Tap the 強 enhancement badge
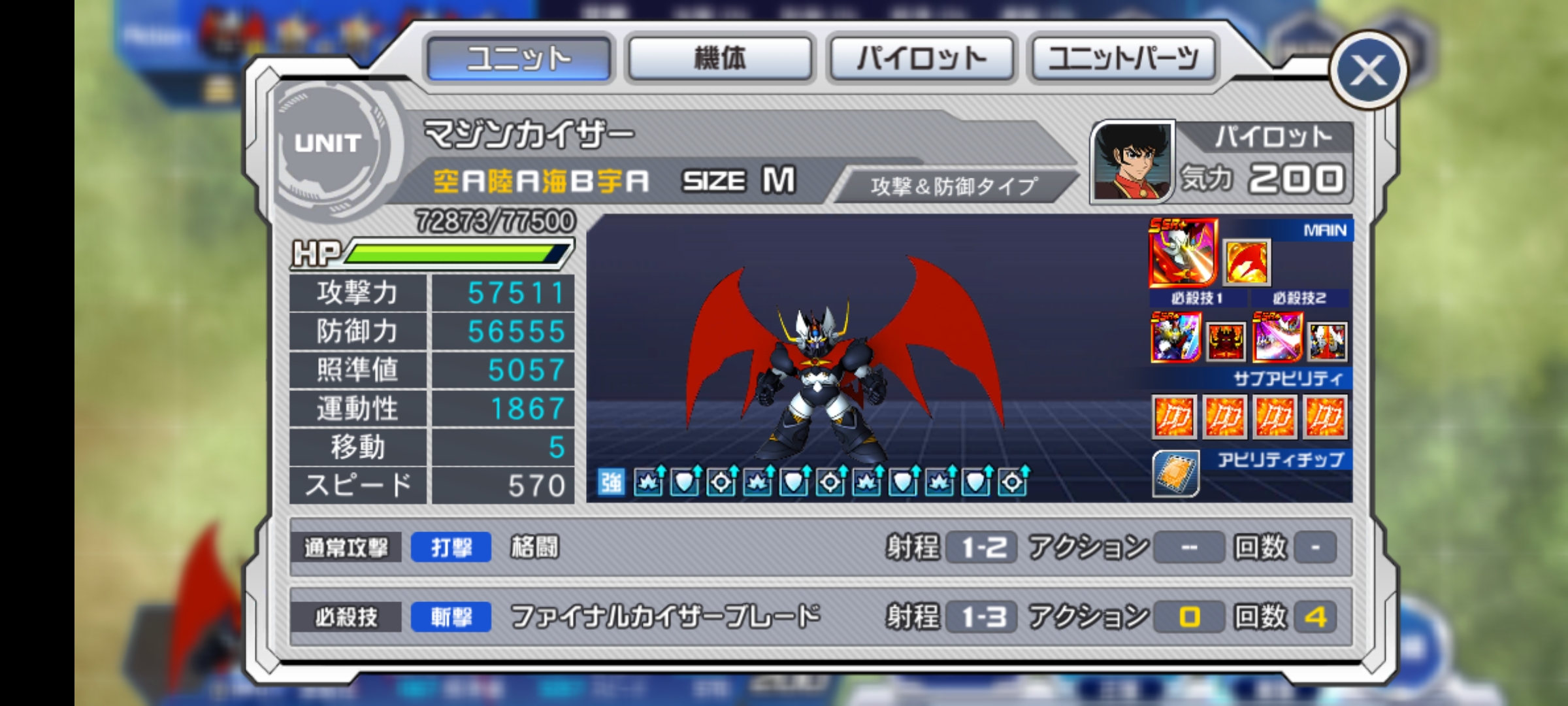 (612, 483)
